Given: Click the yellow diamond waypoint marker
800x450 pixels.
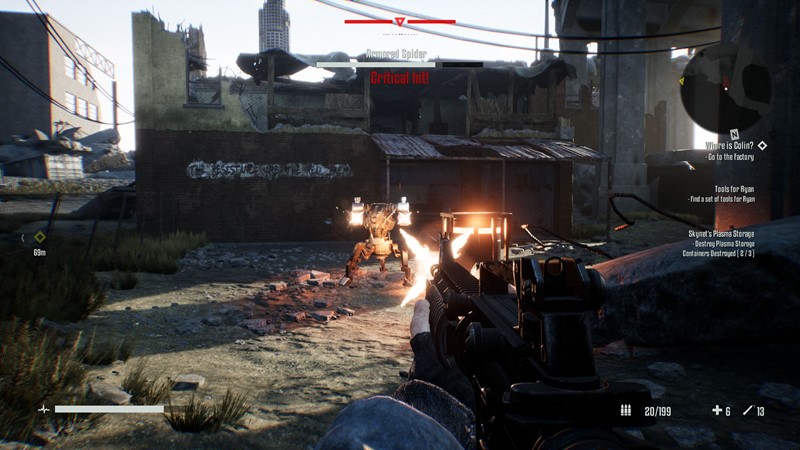Looking at the screenshot, I should (40, 237).
